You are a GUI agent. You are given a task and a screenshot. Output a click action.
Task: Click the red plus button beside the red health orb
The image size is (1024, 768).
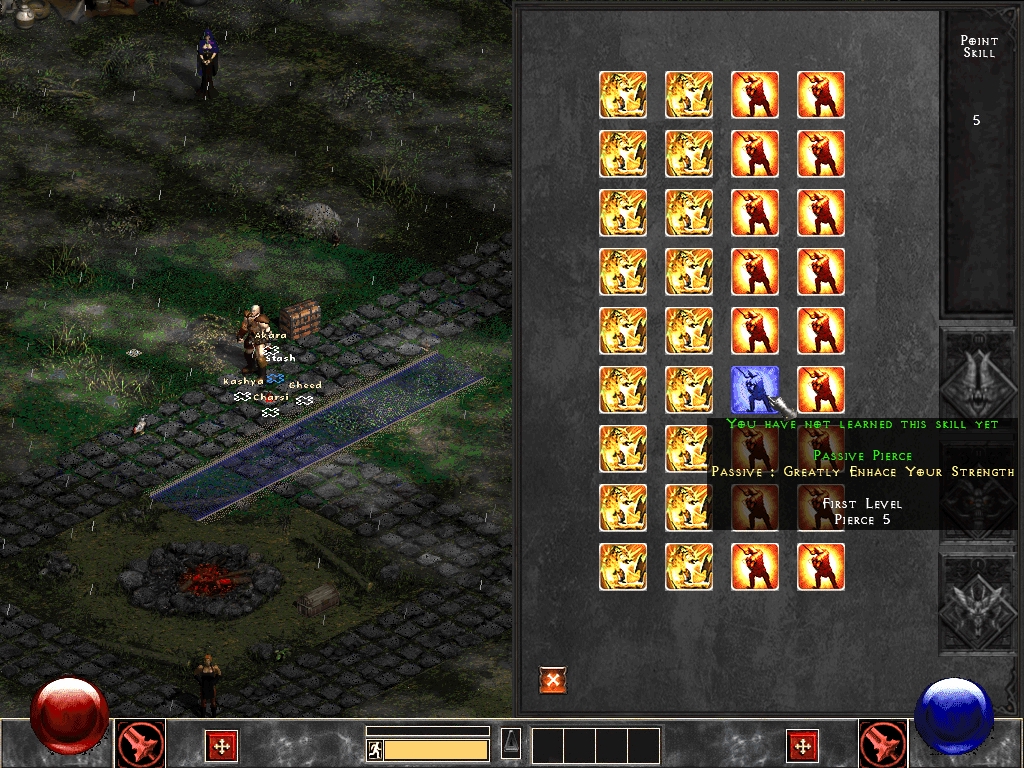pyautogui.click(x=221, y=745)
